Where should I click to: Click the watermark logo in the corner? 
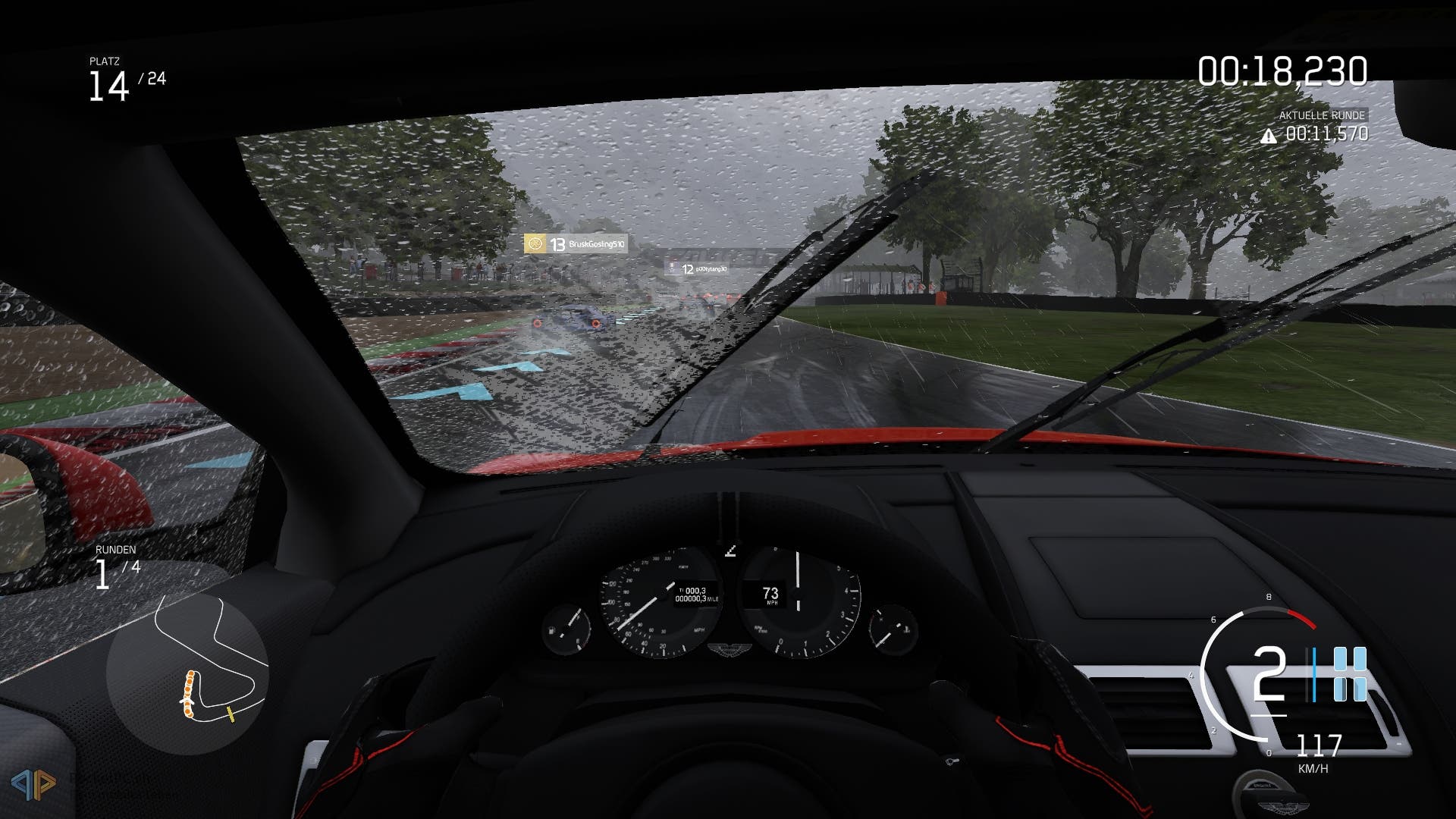pyautogui.click(x=33, y=783)
